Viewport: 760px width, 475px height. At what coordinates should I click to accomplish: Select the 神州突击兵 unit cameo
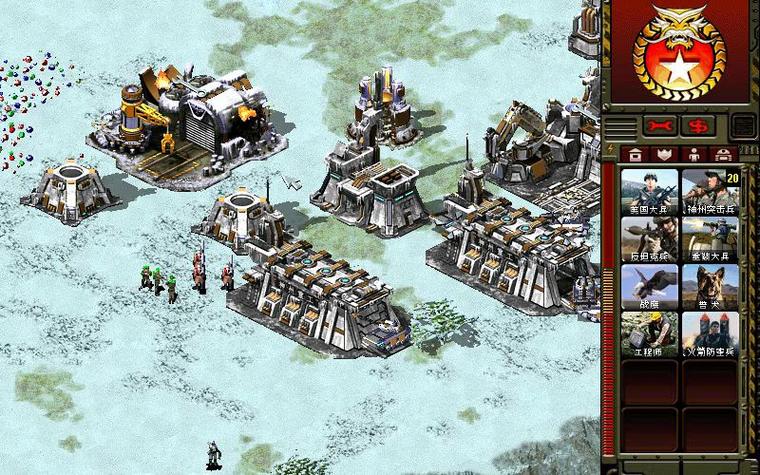(x=710, y=190)
